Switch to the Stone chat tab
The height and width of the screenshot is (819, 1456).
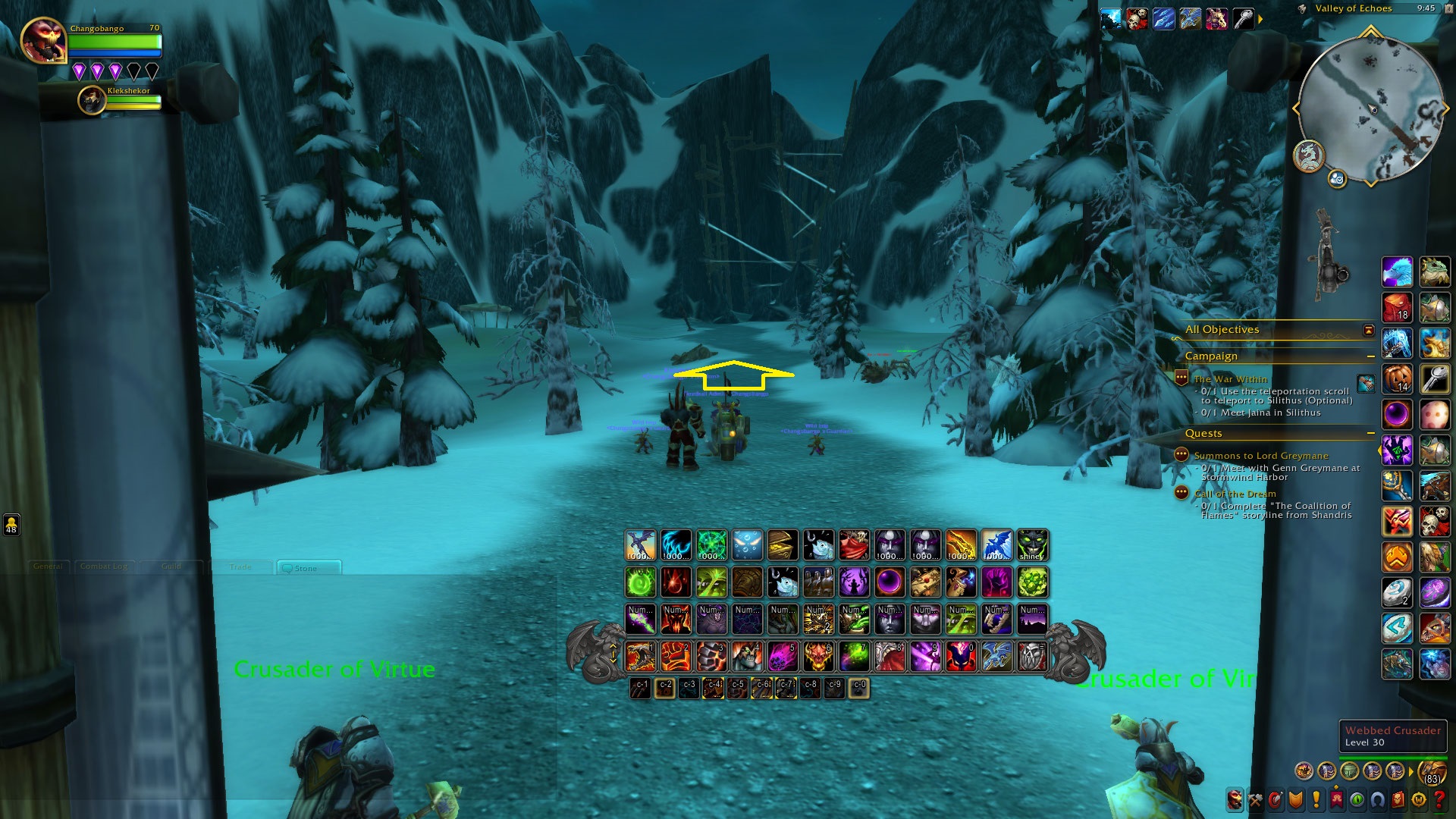tap(306, 568)
